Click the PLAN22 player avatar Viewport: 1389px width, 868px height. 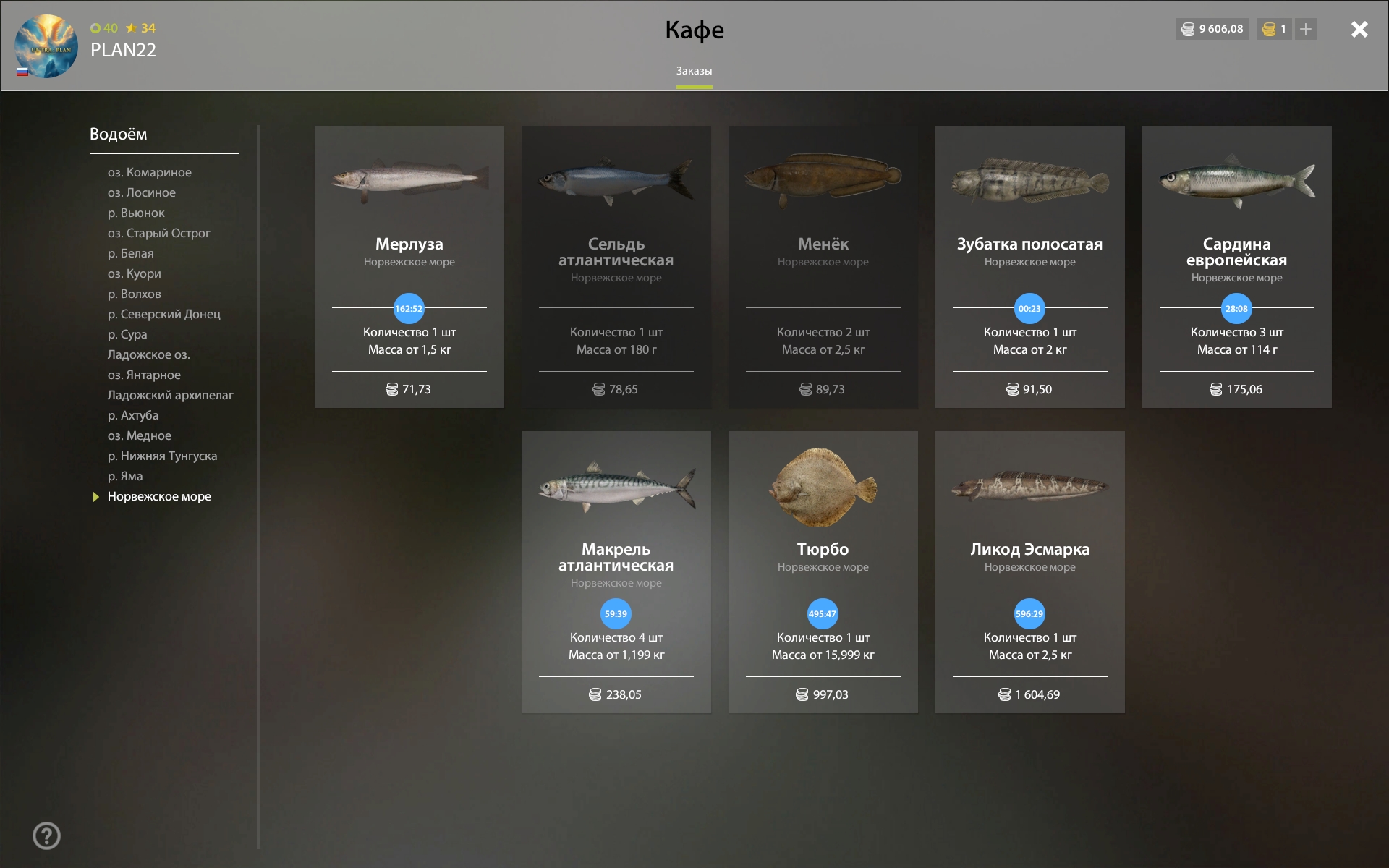click(45, 45)
